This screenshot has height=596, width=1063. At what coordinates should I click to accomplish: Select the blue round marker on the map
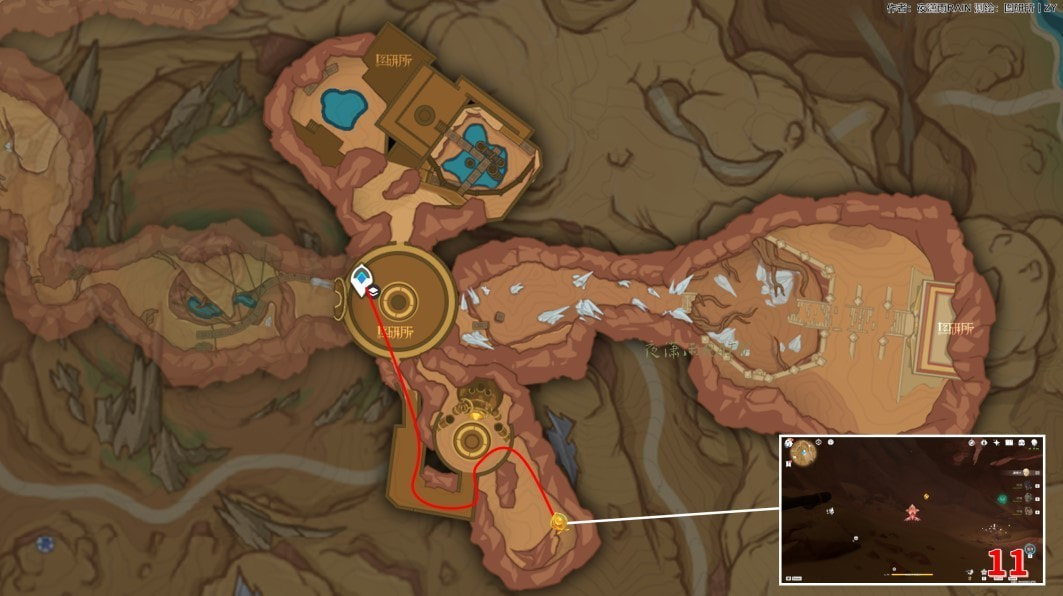pos(44,544)
